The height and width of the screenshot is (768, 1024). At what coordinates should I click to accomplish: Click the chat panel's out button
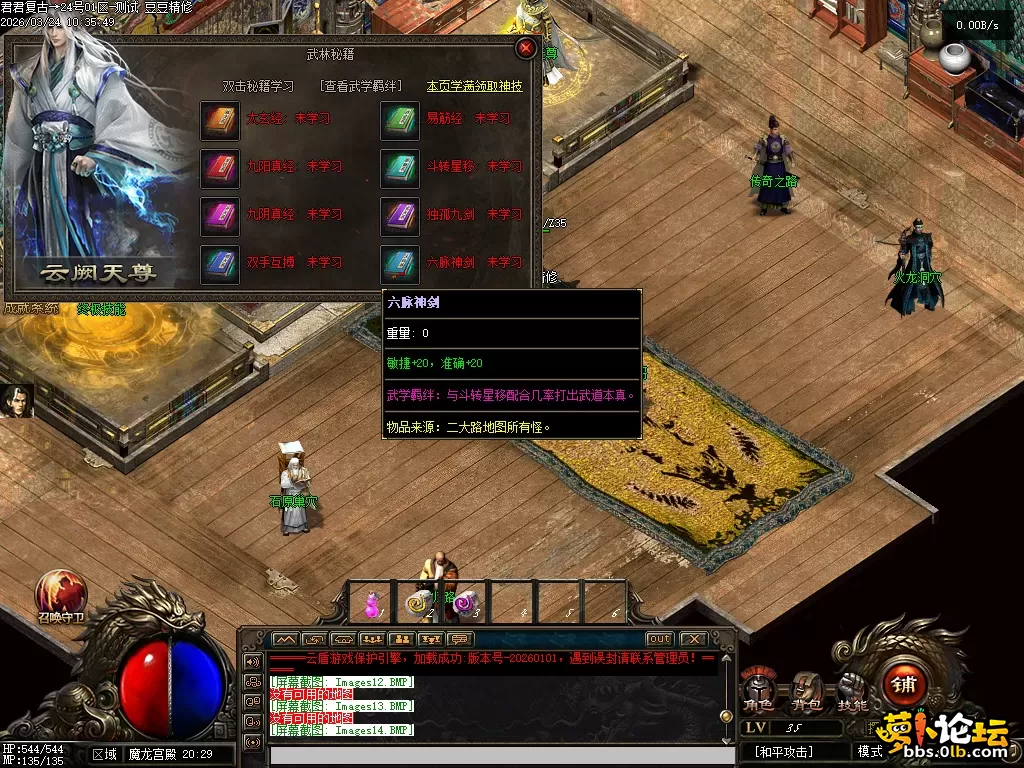click(659, 639)
